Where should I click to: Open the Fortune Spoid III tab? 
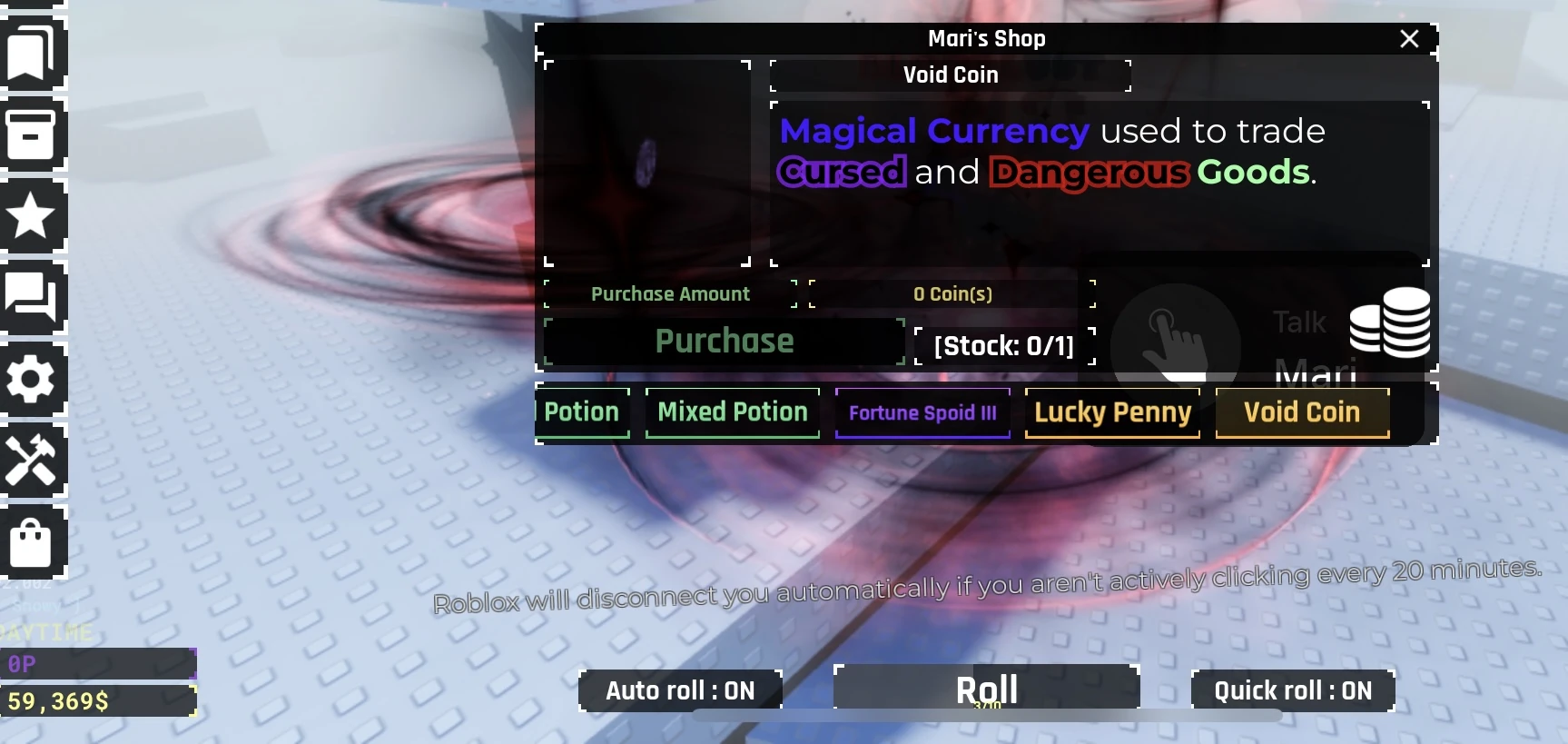point(922,412)
